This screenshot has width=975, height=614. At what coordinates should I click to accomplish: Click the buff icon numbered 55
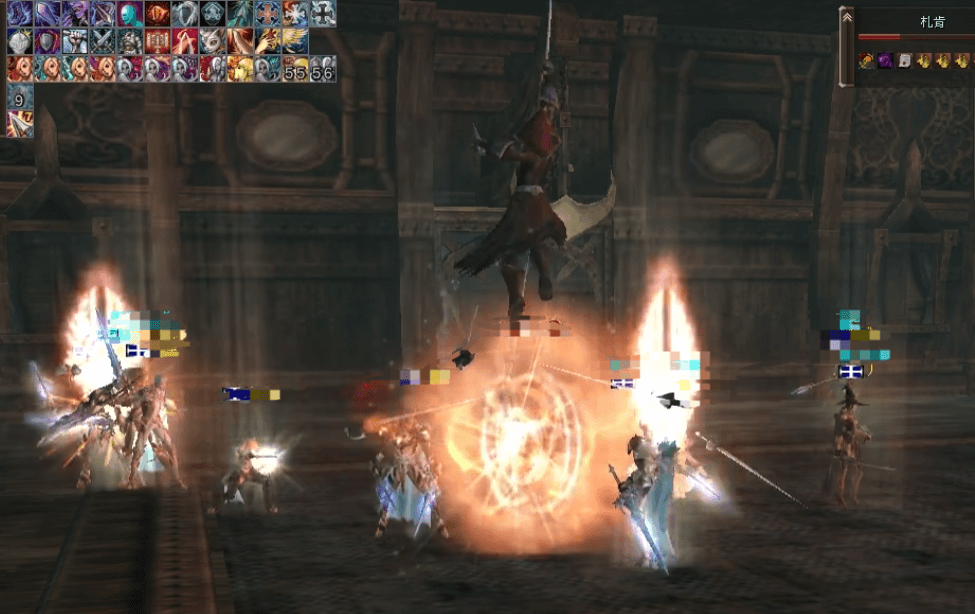(295, 69)
